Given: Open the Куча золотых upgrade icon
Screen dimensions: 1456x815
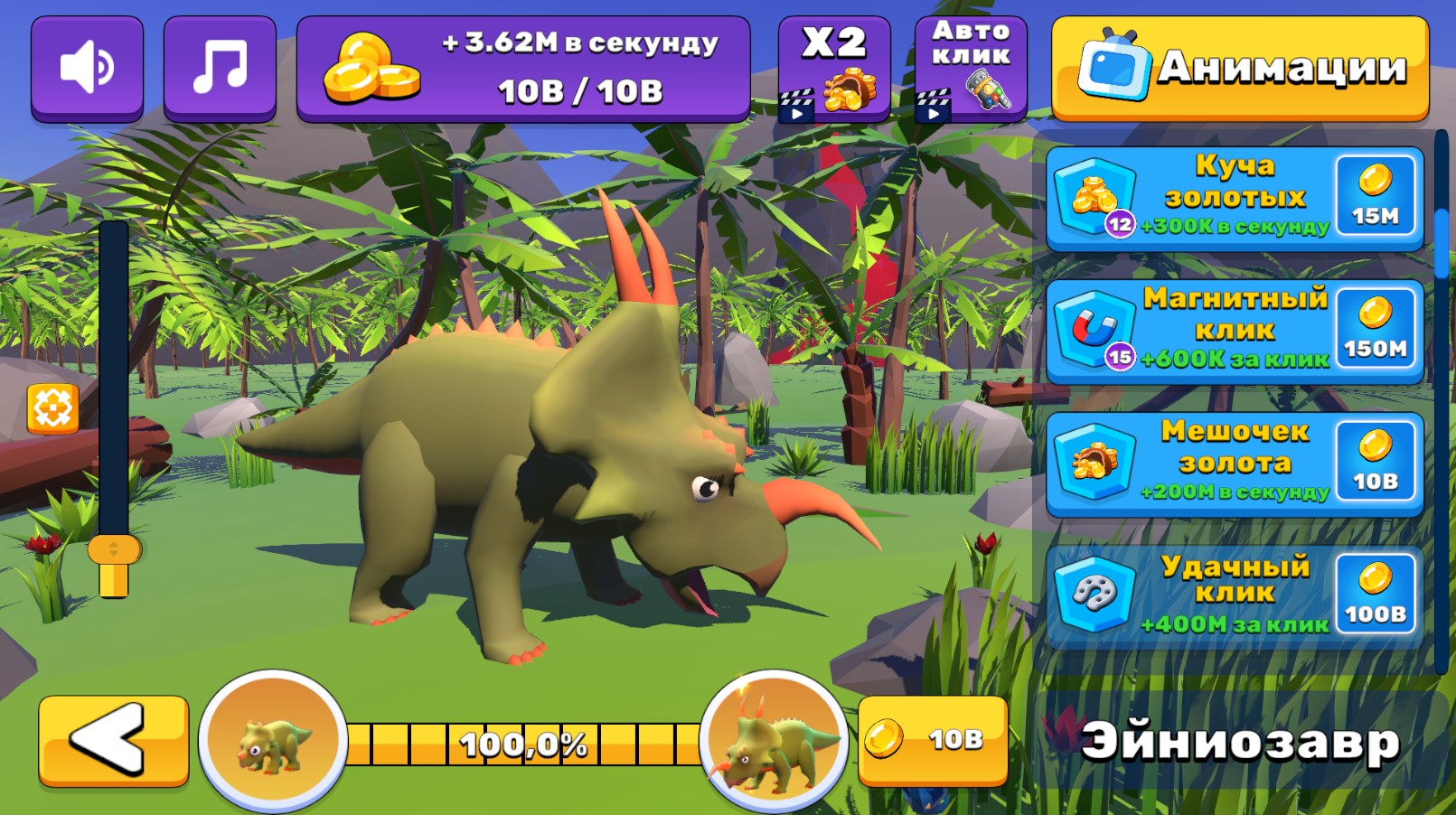Looking at the screenshot, I should tap(1094, 197).
